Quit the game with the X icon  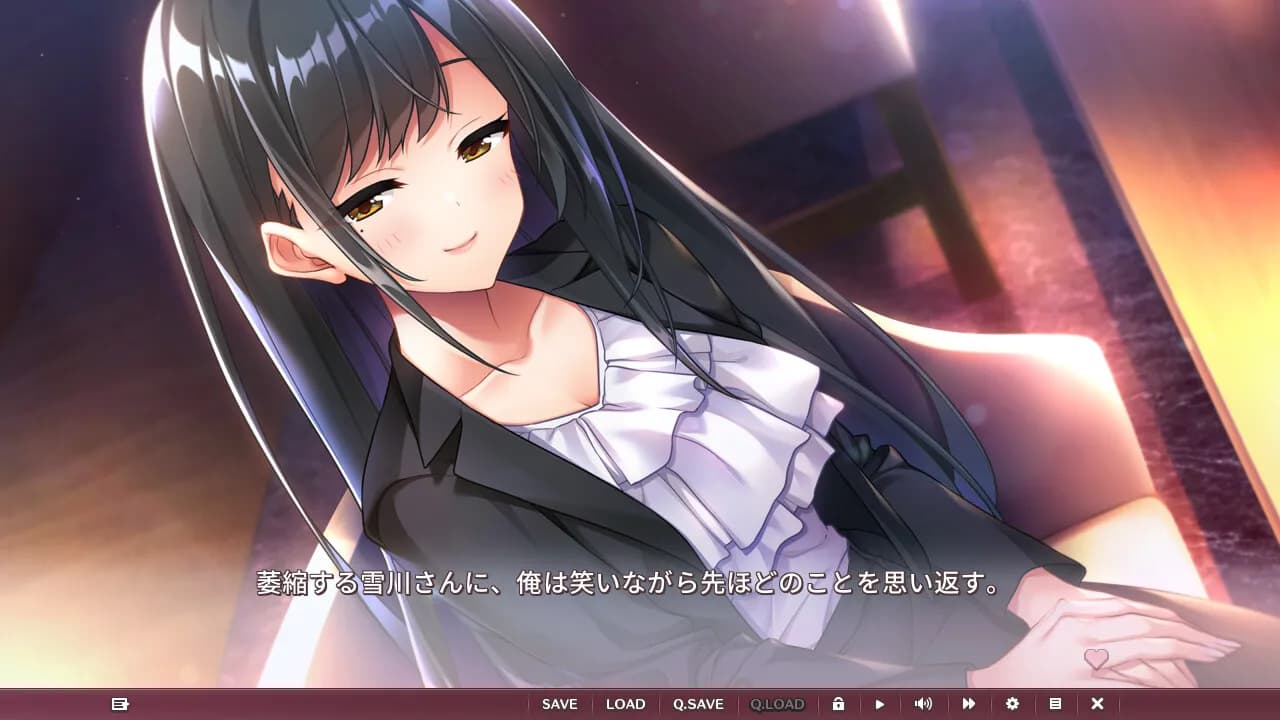click(x=1096, y=703)
